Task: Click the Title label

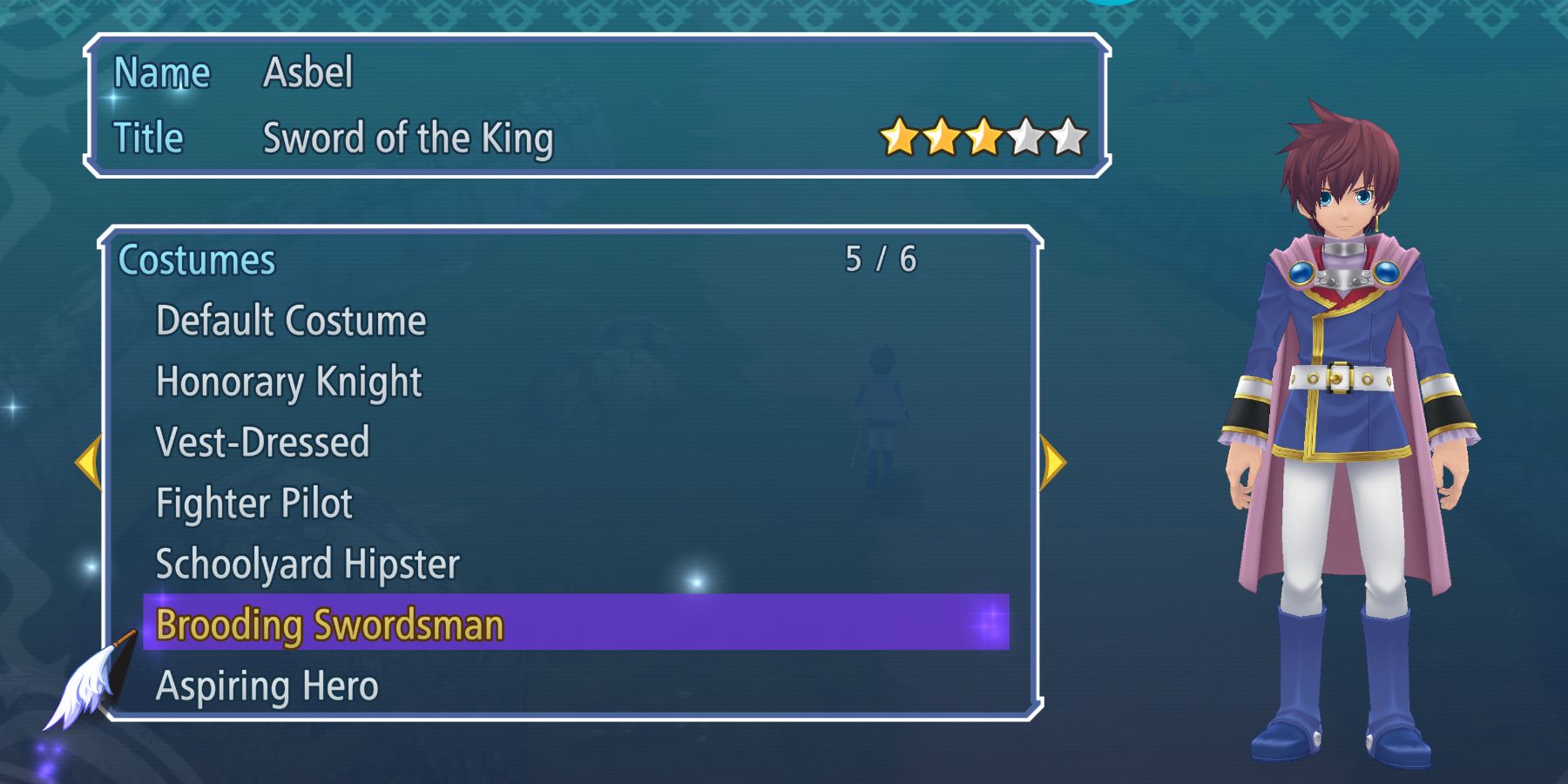Action: [x=149, y=137]
